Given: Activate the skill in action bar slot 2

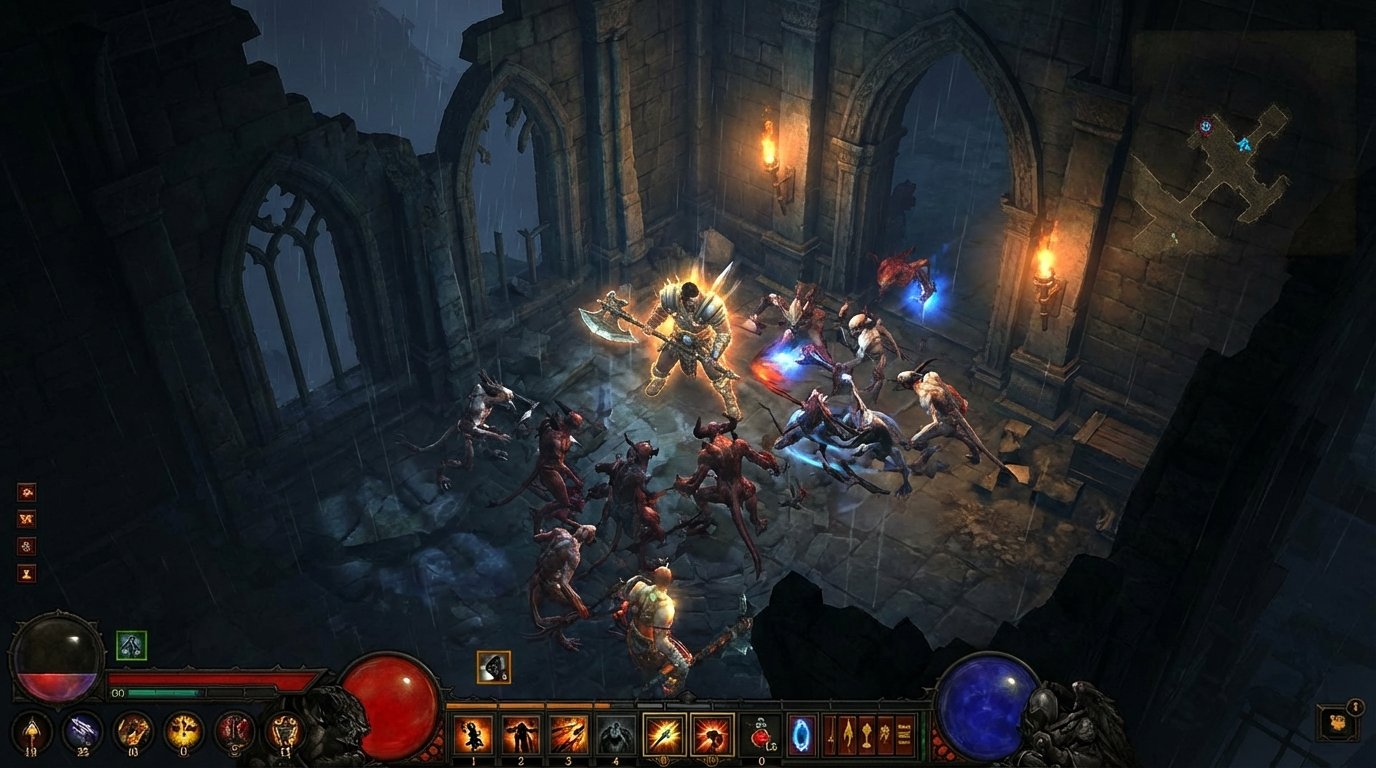Looking at the screenshot, I should 520,733.
